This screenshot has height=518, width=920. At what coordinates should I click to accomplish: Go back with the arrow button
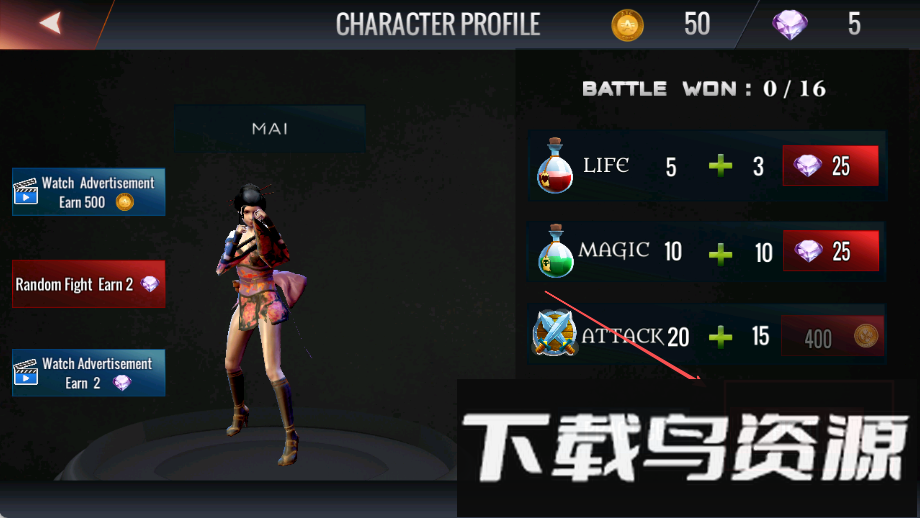coord(50,23)
